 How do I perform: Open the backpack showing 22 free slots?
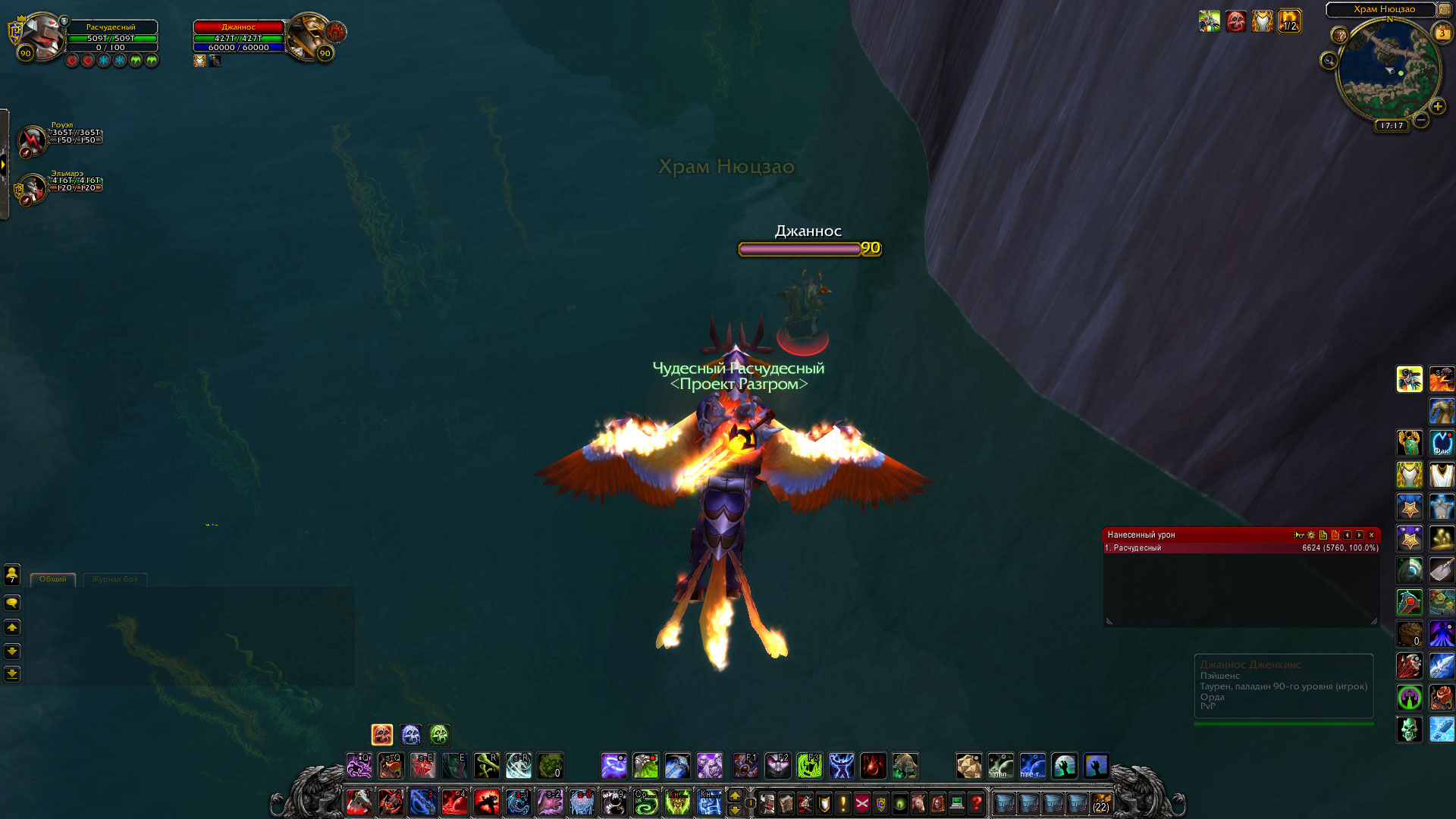(1100, 803)
